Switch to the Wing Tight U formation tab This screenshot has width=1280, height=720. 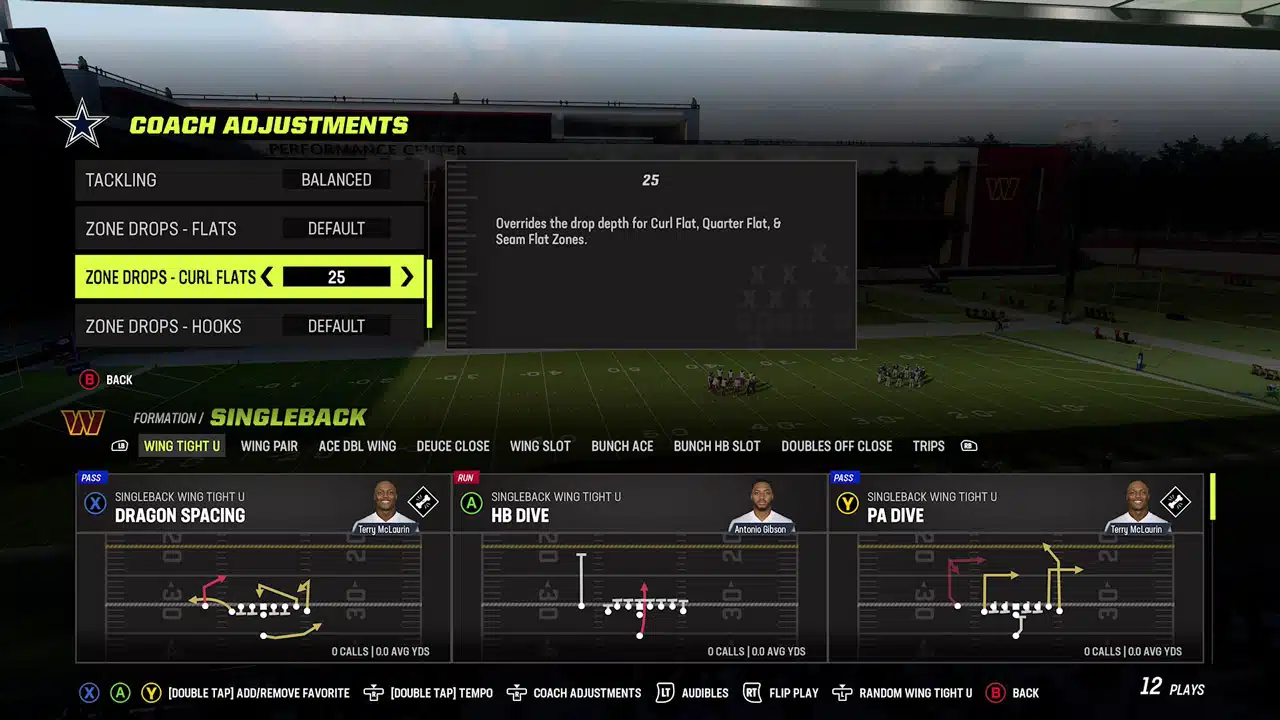tap(182, 446)
